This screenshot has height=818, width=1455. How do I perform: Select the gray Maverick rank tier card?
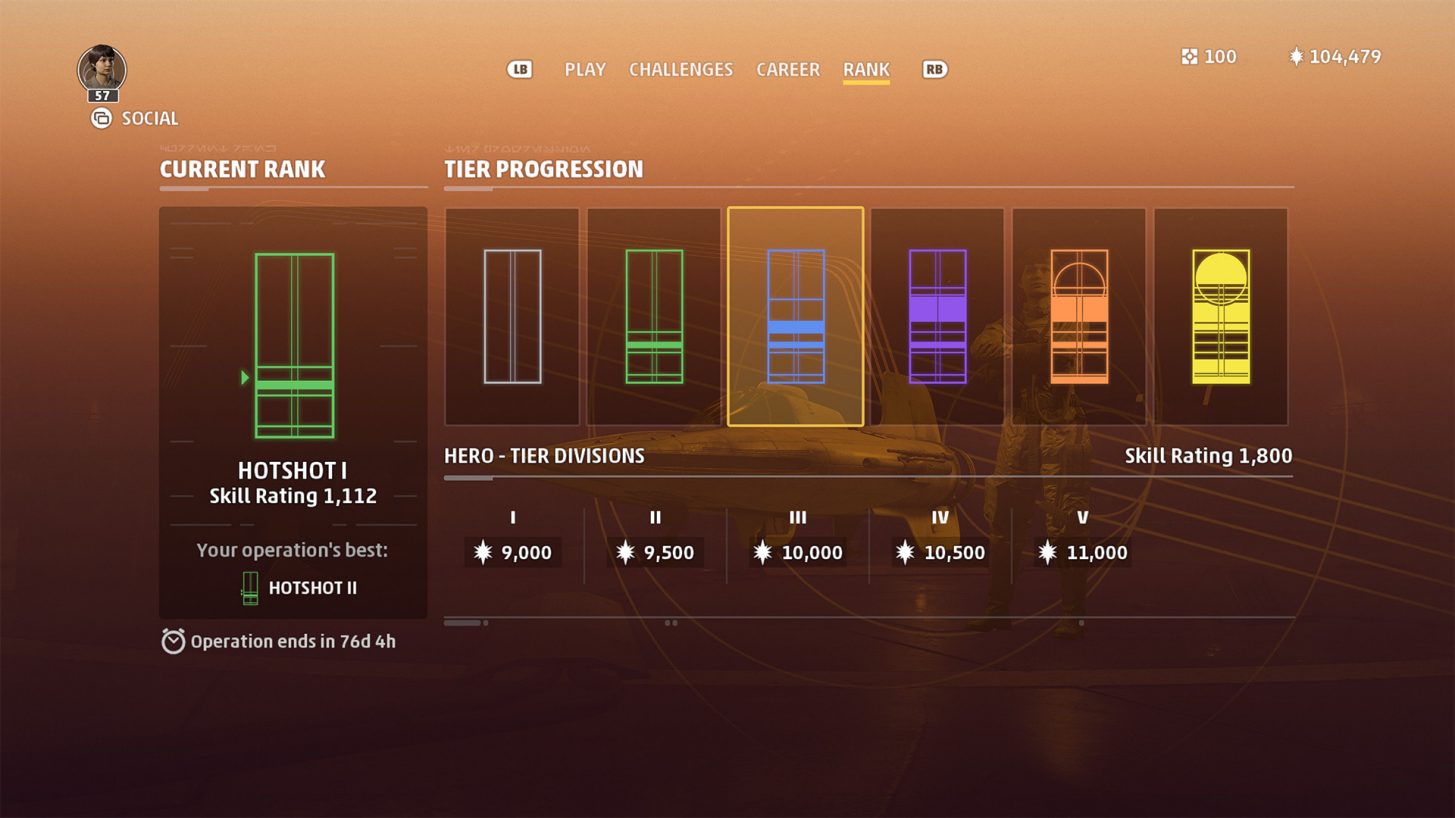[512, 315]
